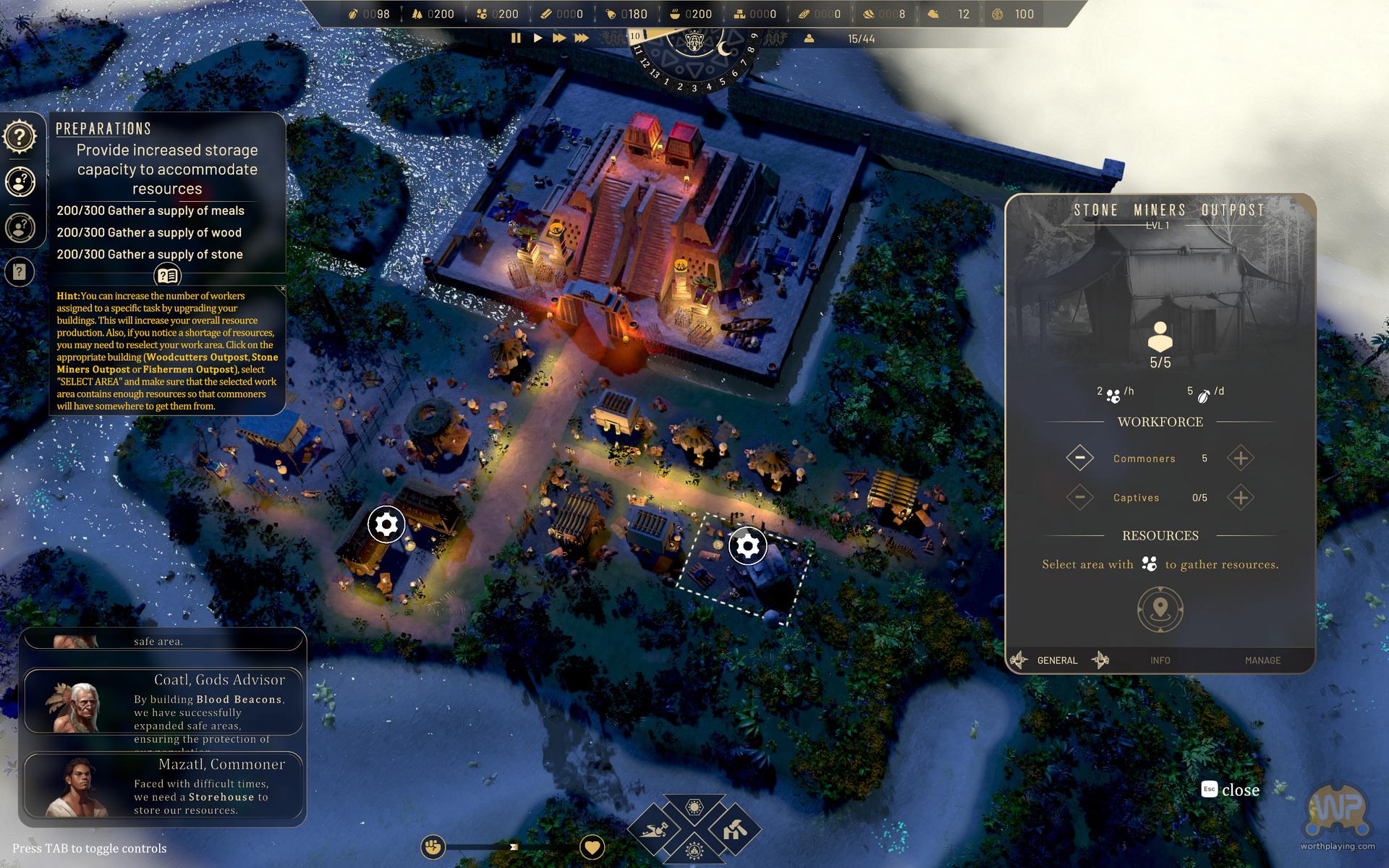Image resolution: width=1389 pixels, height=868 pixels.
Task: Toggle the hint book icon under objectives
Action: click(x=167, y=276)
